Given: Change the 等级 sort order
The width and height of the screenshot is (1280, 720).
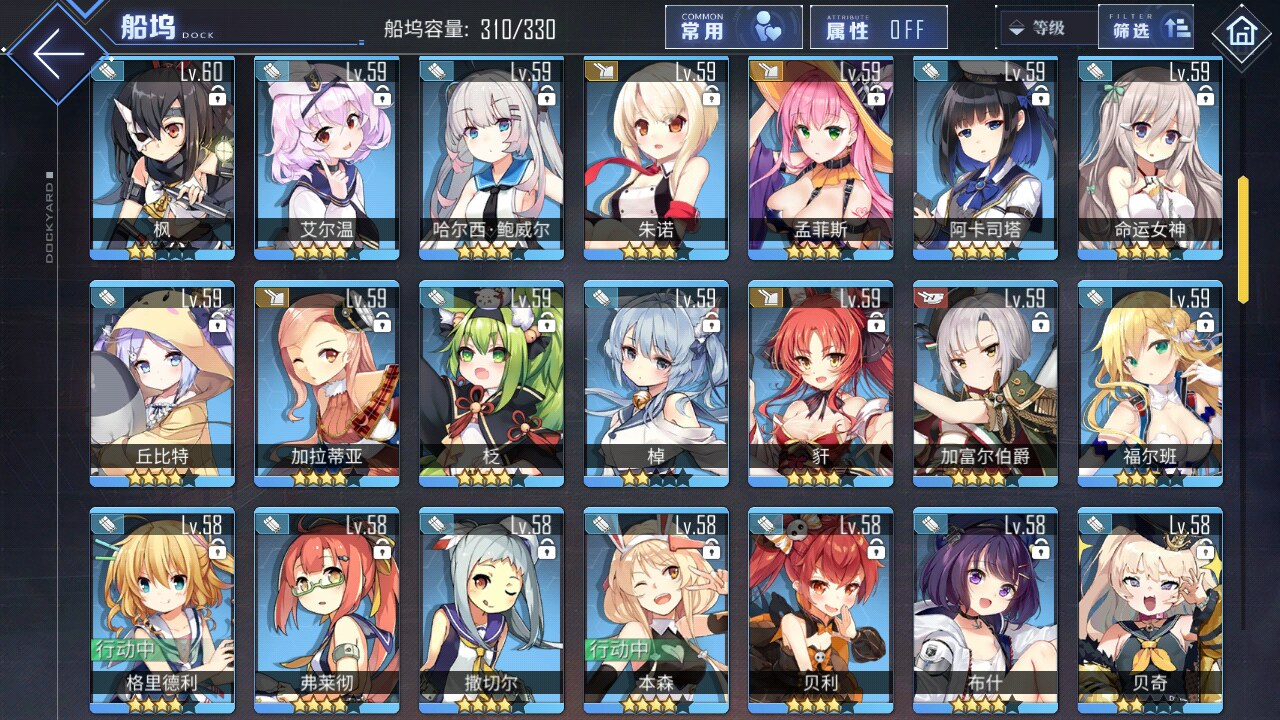Looking at the screenshot, I should click(x=1046, y=28).
